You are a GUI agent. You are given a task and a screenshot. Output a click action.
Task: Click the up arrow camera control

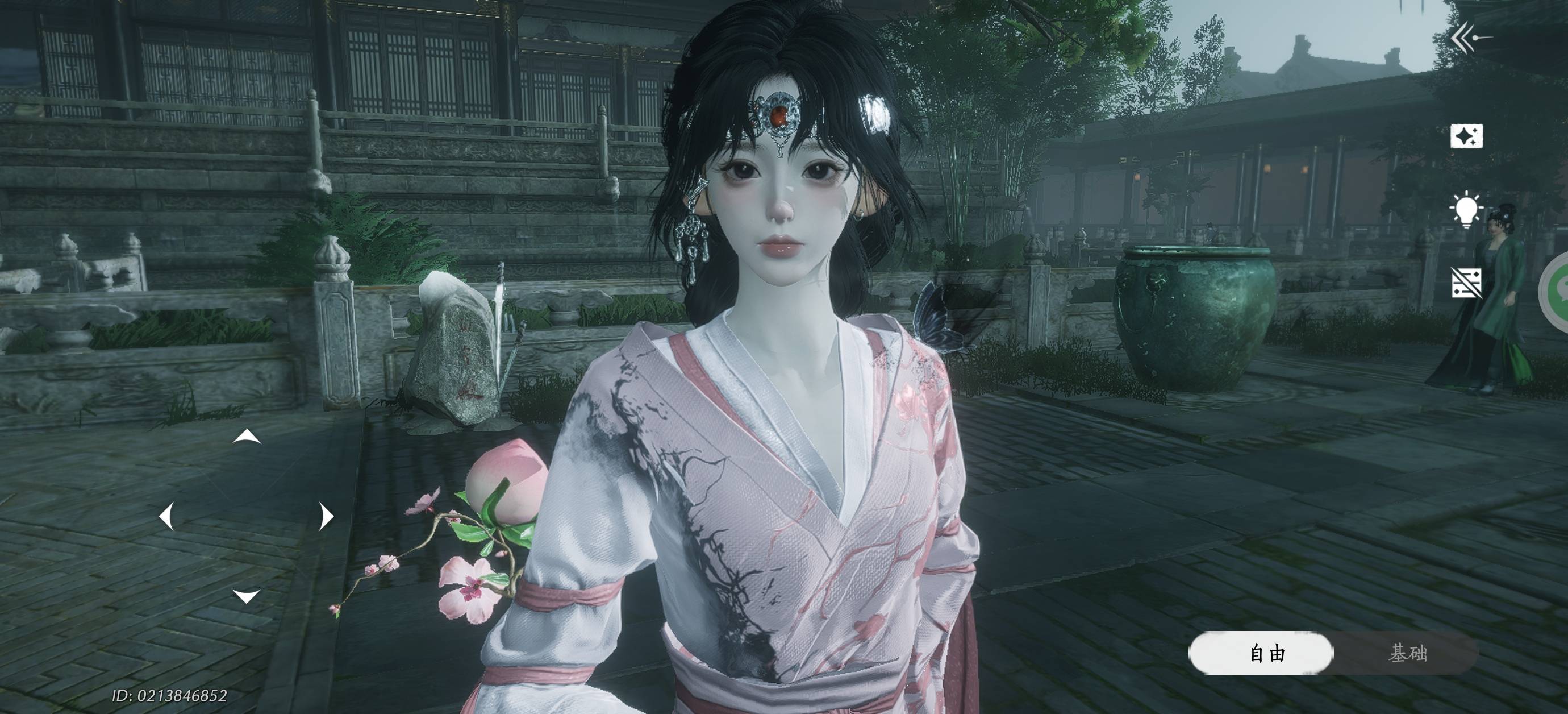(247, 437)
